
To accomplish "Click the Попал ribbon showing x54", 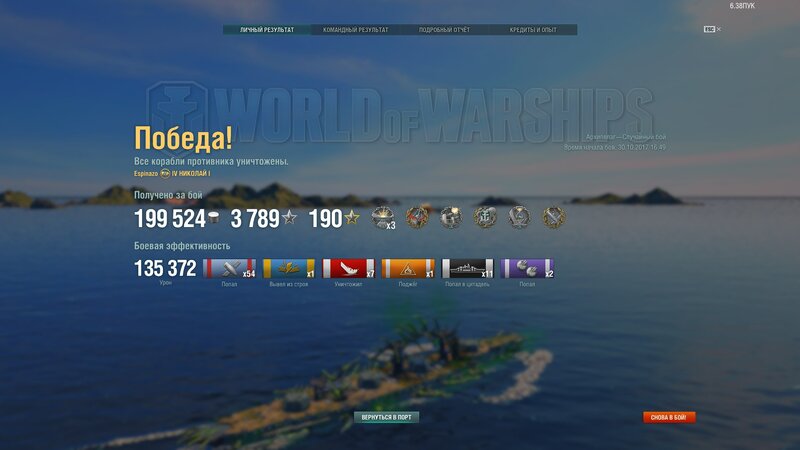I will [x=229, y=268].
